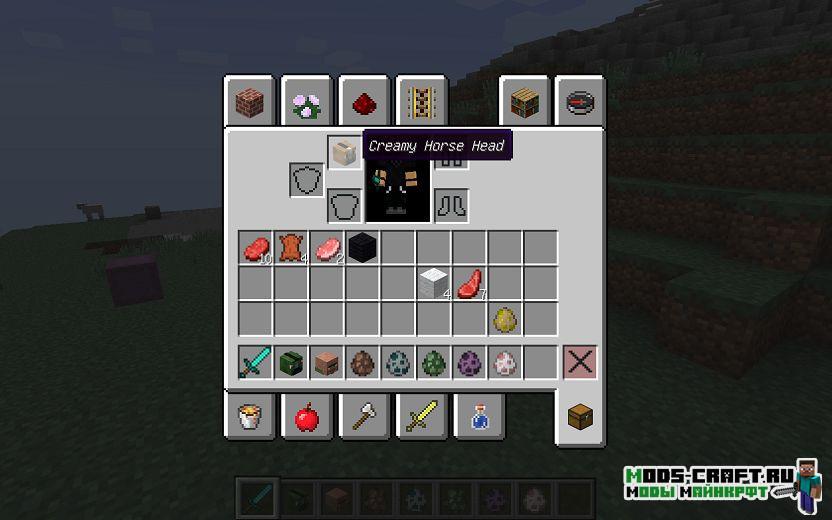Switch to the compass search tab

581,102
